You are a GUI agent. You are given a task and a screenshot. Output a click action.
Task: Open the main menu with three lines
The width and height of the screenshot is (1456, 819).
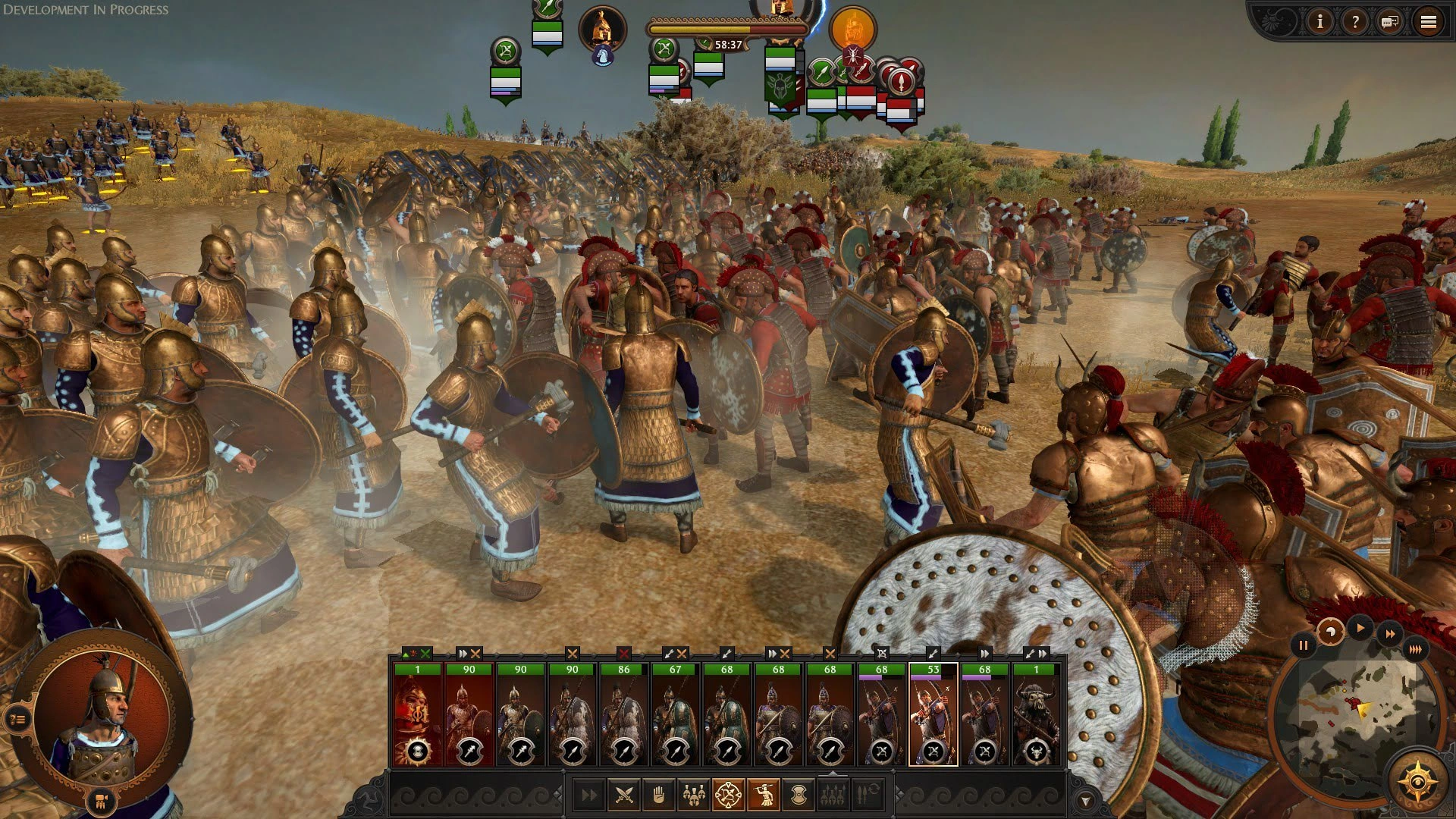[x=1428, y=22]
